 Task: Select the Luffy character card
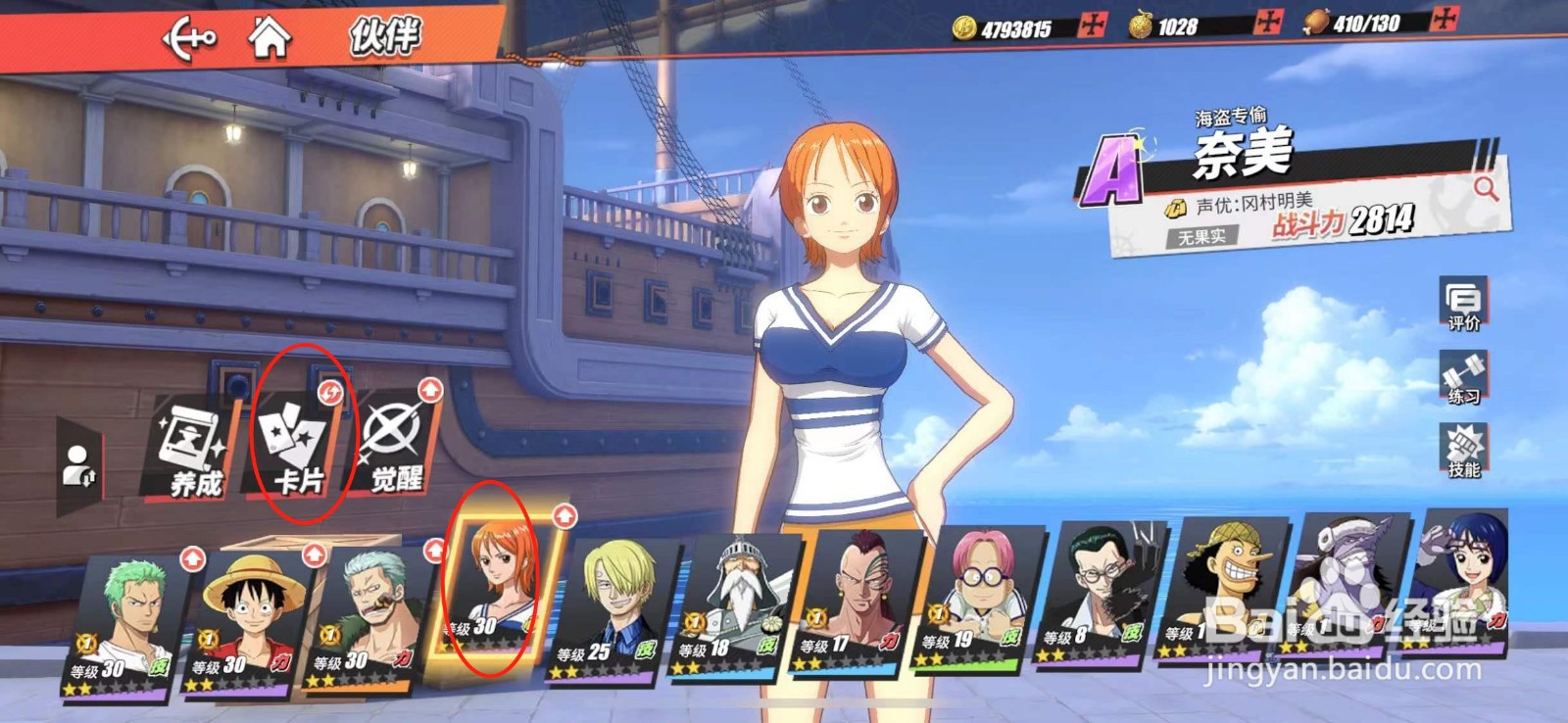point(248,617)
